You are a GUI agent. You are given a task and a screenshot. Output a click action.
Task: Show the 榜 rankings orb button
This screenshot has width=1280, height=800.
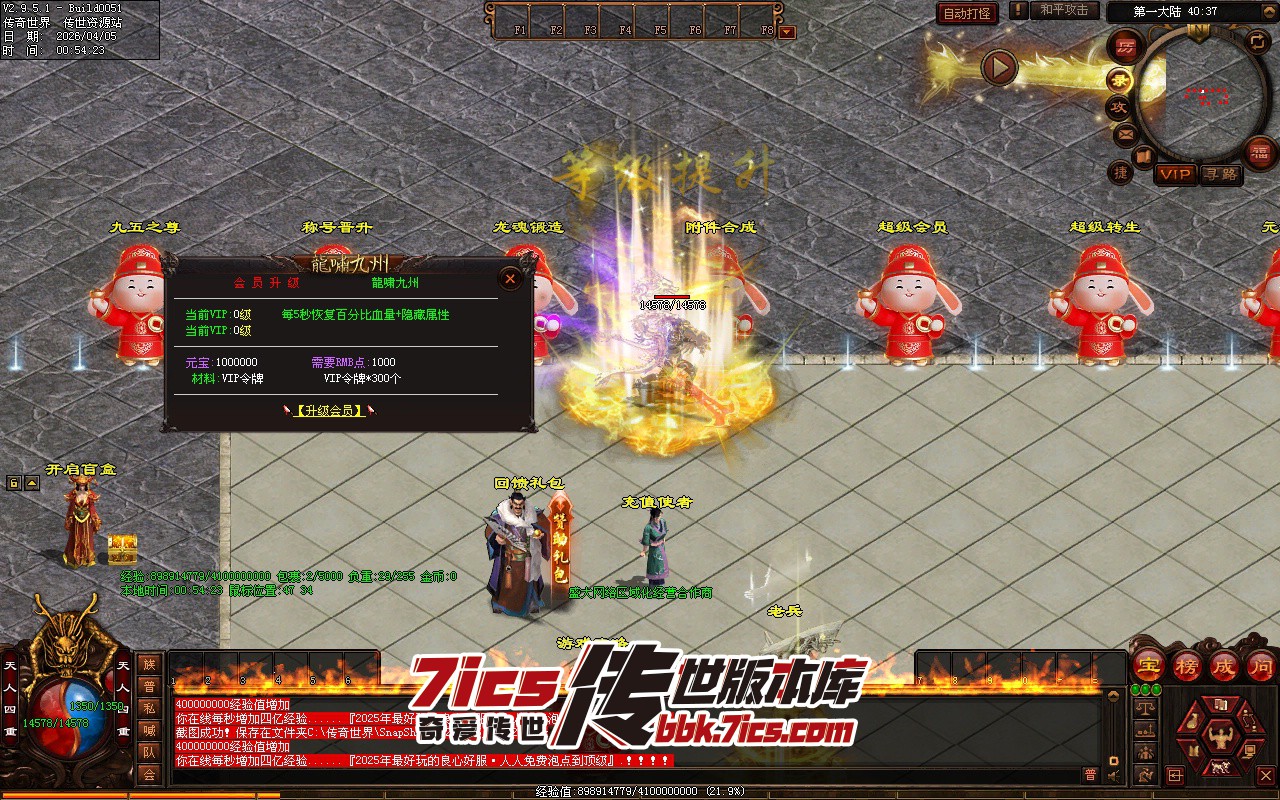[1187, 666]
